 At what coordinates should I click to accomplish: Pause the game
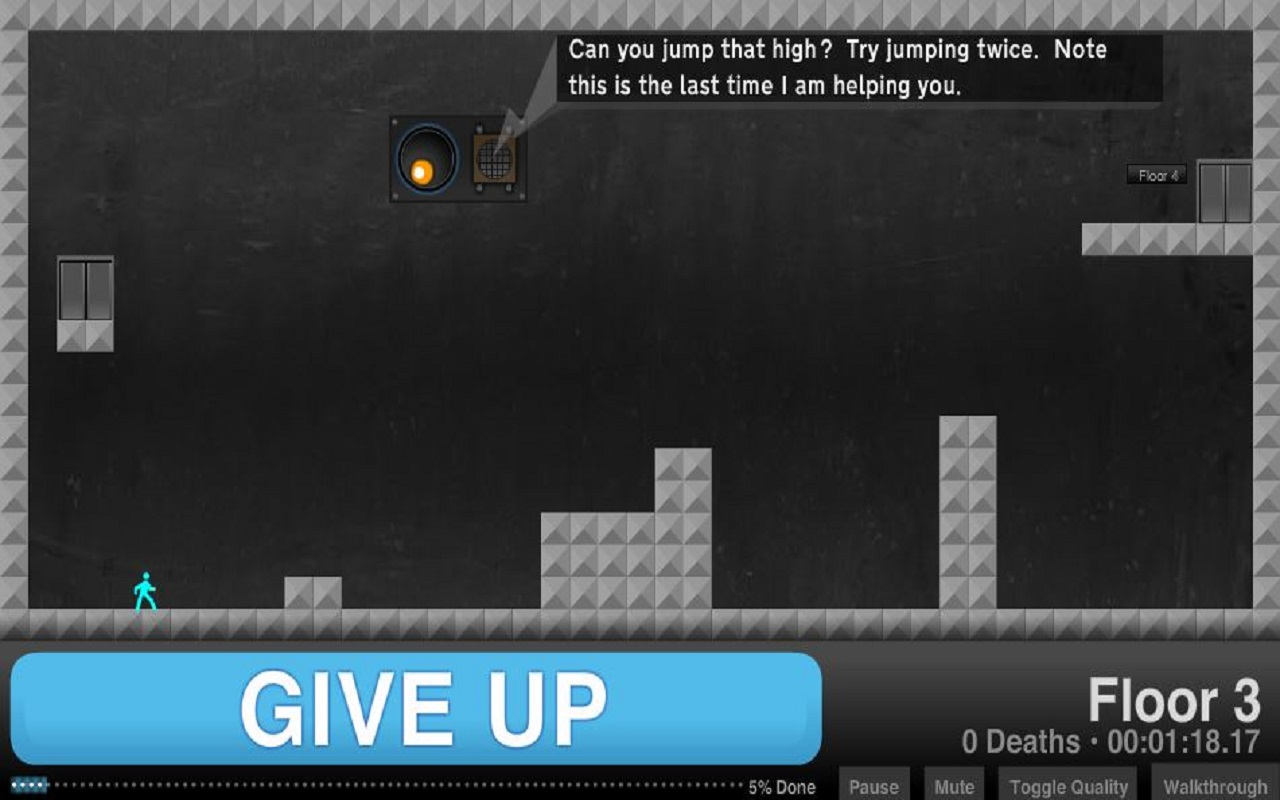click(873, 785)
